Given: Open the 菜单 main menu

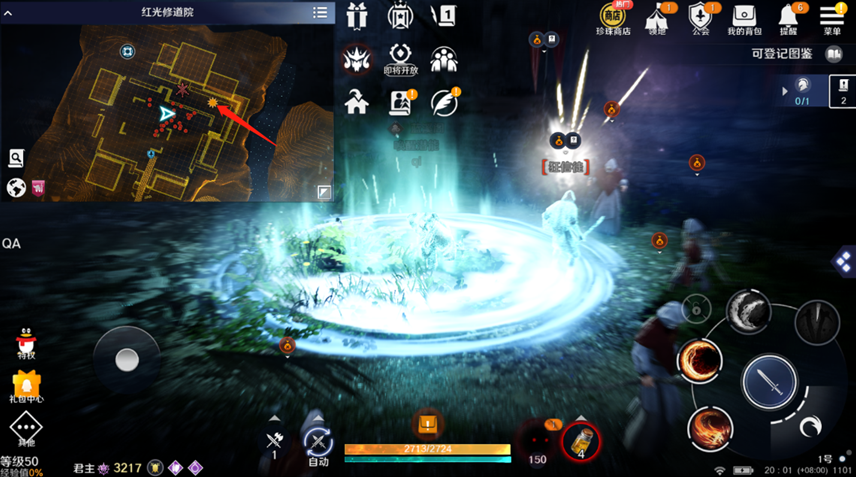Looking at the screenshot, I should tap(832, 18).
